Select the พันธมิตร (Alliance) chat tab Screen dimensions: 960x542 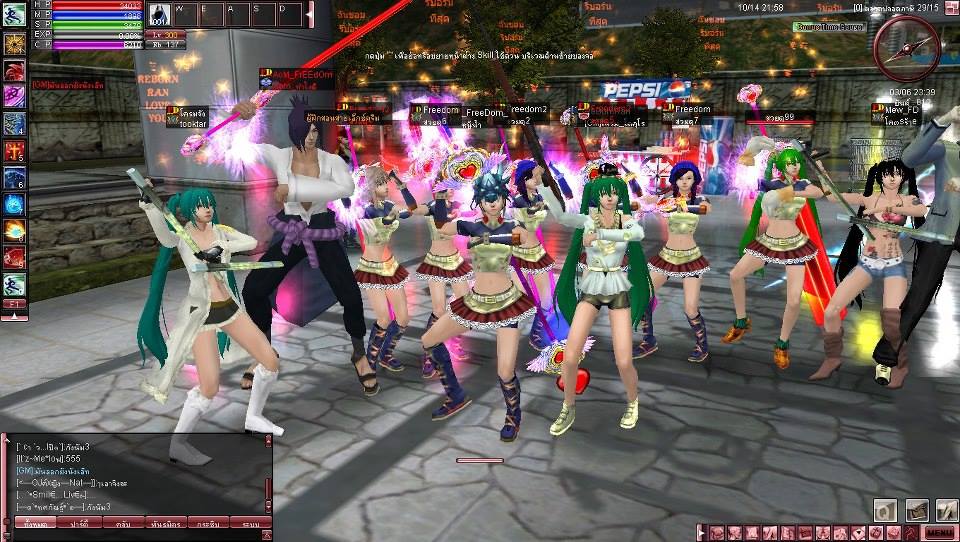pyautogui.click(x=165, y=522)
